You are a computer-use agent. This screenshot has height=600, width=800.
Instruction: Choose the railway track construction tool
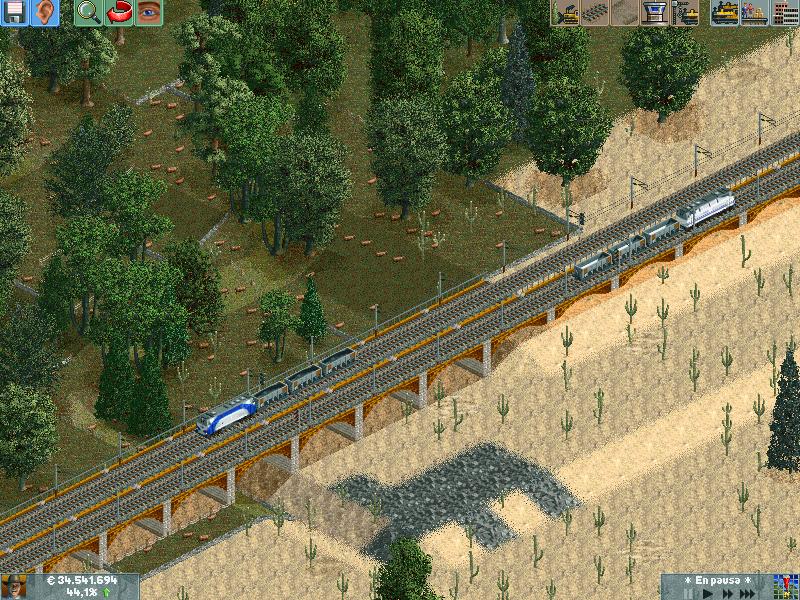click(595, 12)
